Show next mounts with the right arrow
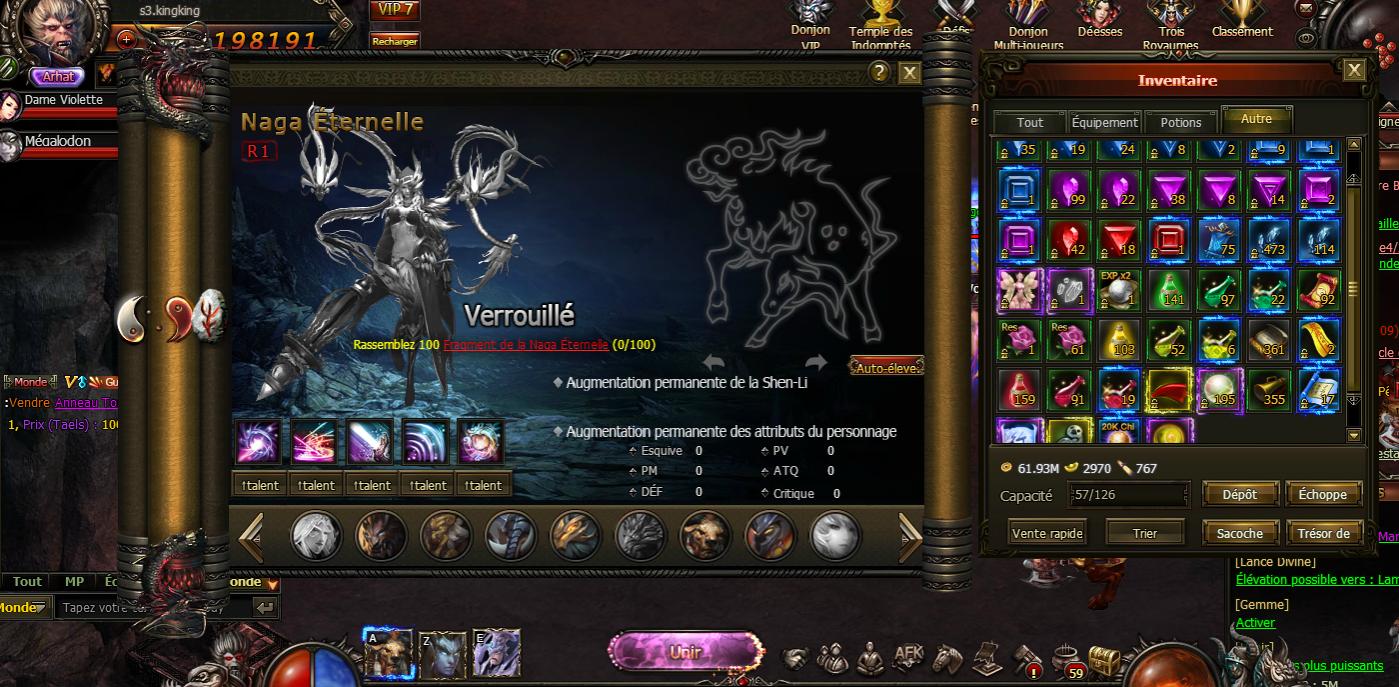 click(x=908, y=537)
